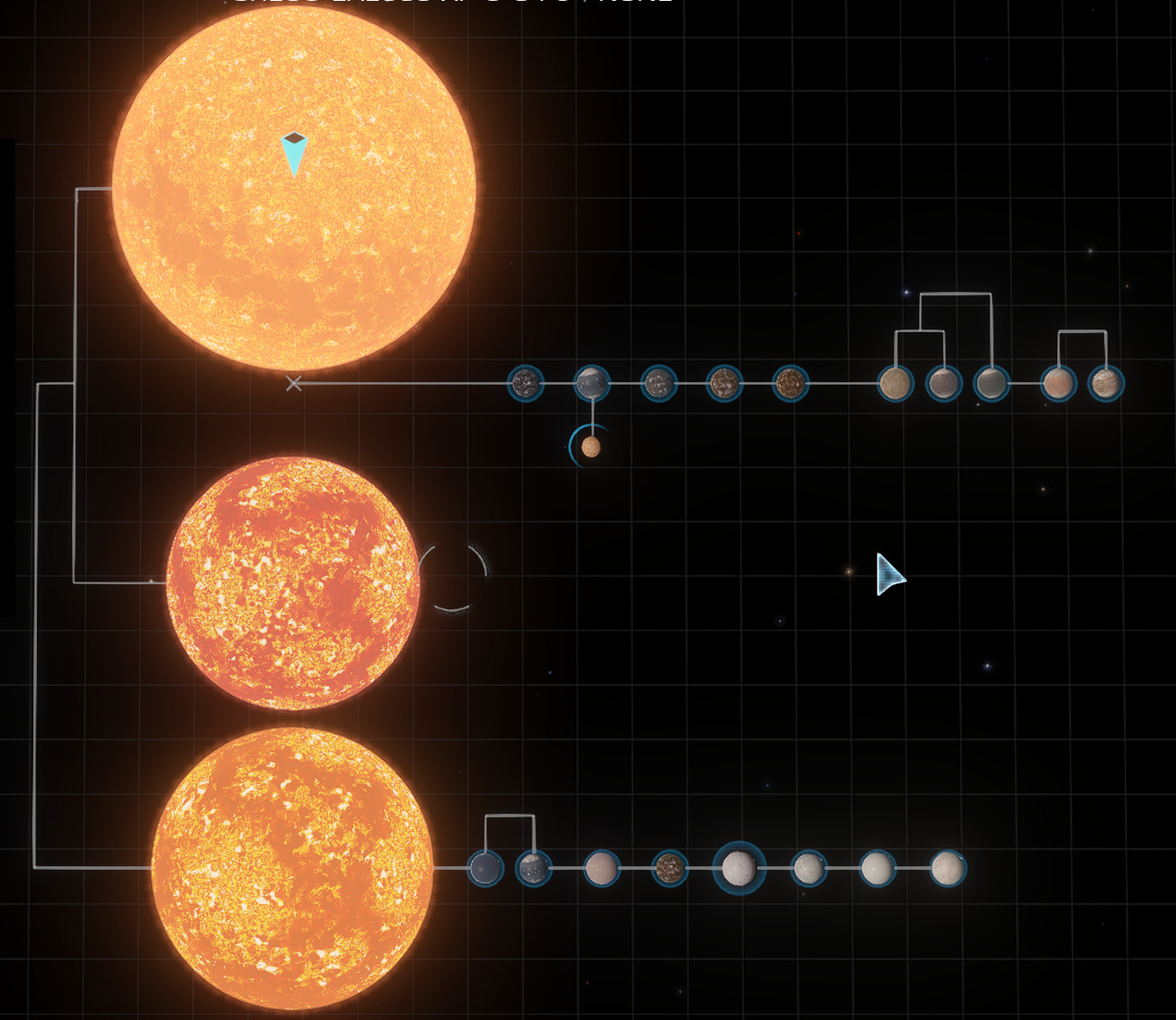
Task: Select the reddish-orange planet in the top-right binary pair
Action: [x=1058, y=384]
